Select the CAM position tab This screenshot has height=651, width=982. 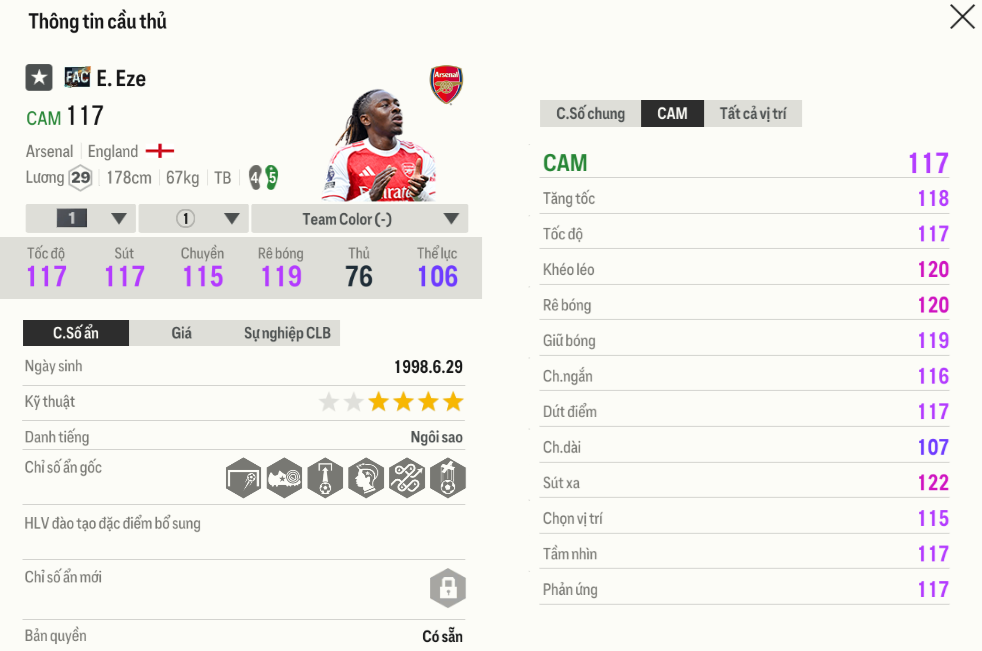pyautogui.click(x=672, y=114)
